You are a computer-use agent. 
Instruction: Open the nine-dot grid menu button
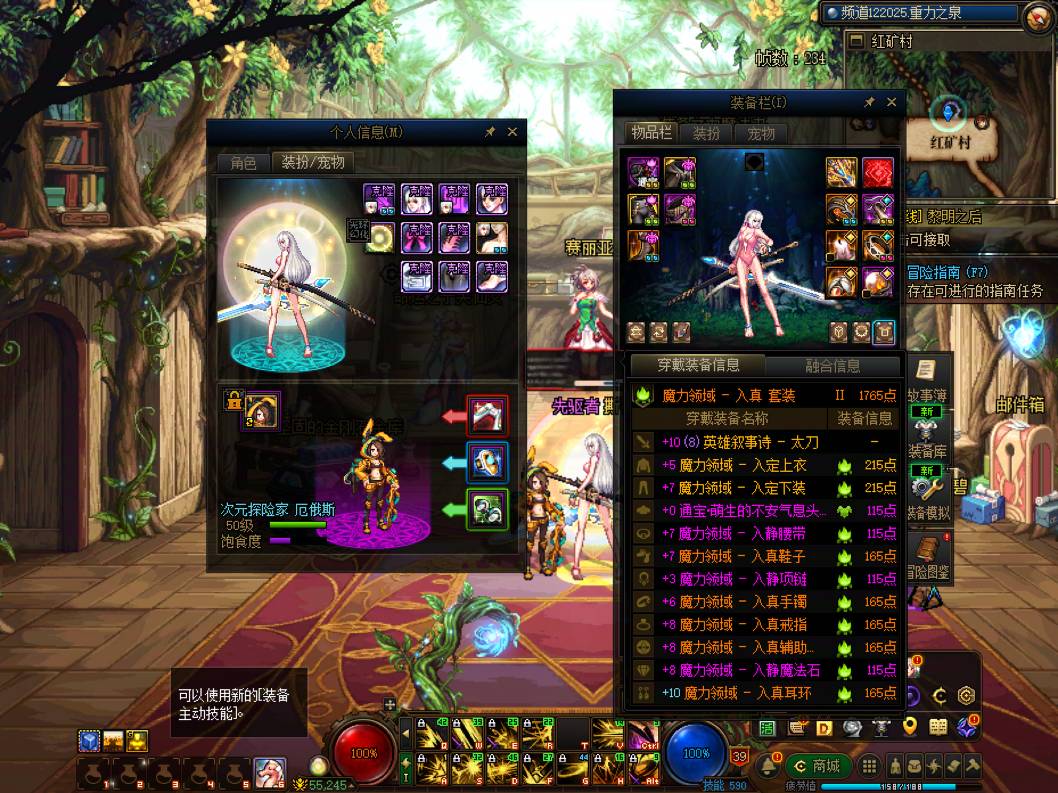870,766
